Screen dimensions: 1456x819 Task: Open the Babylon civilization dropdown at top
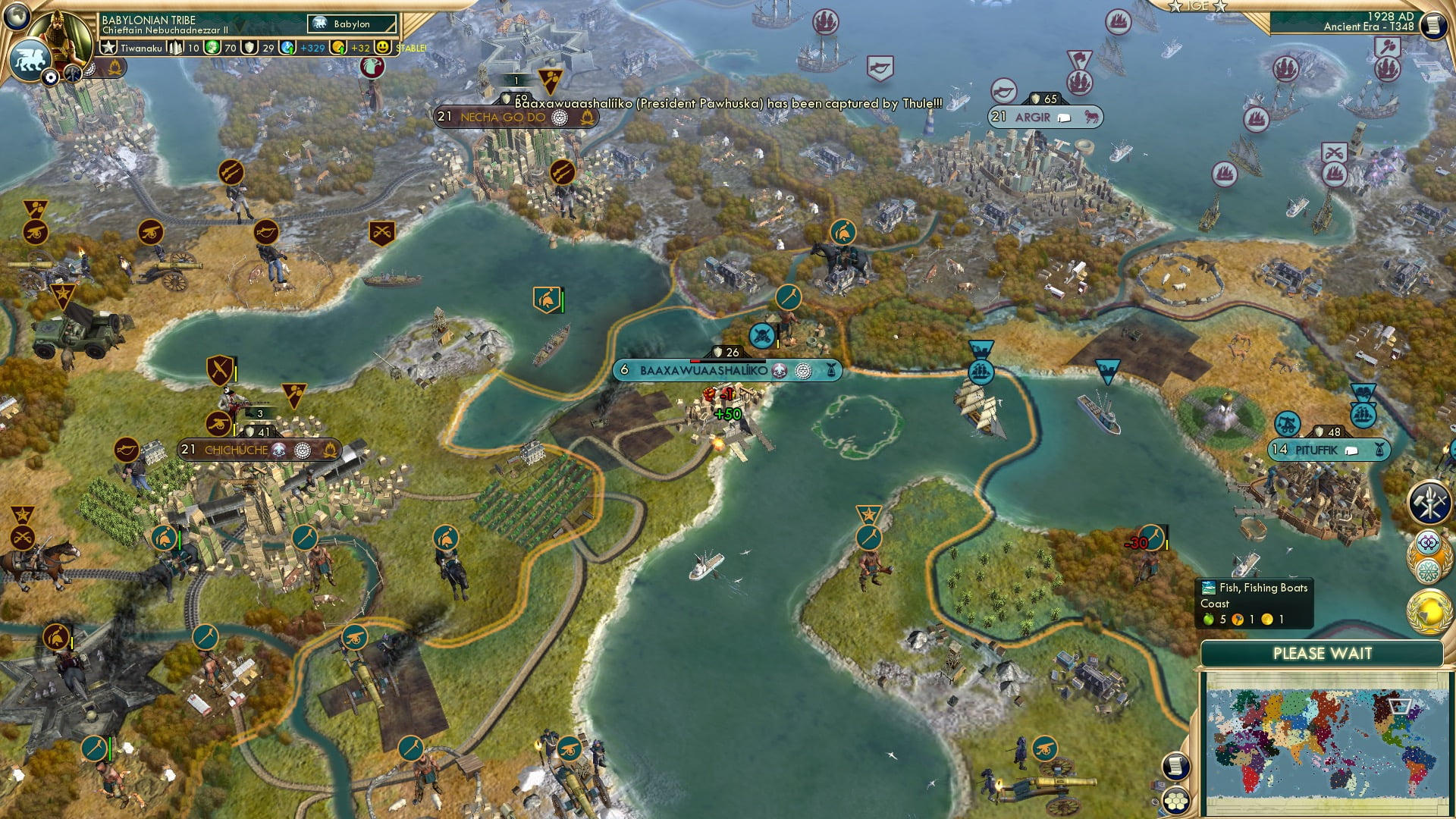(353, 24)
